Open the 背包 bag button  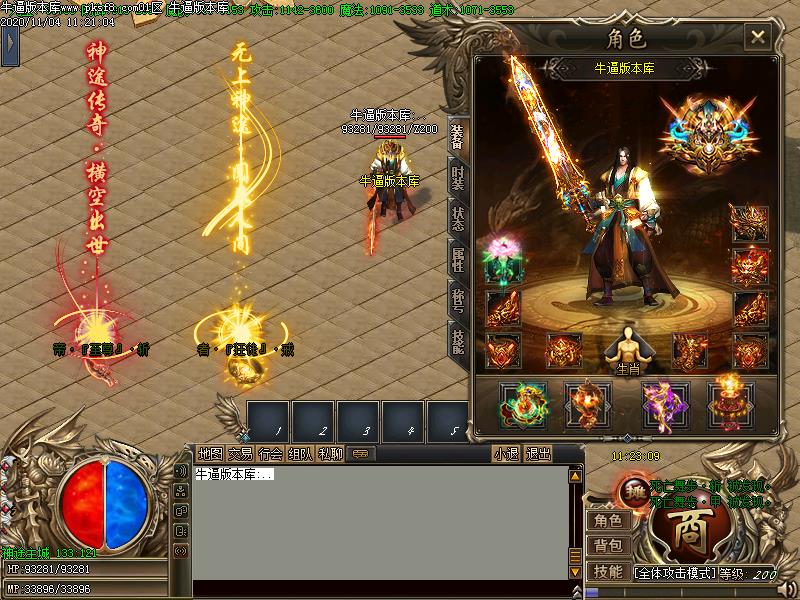[x=607, y=546]
